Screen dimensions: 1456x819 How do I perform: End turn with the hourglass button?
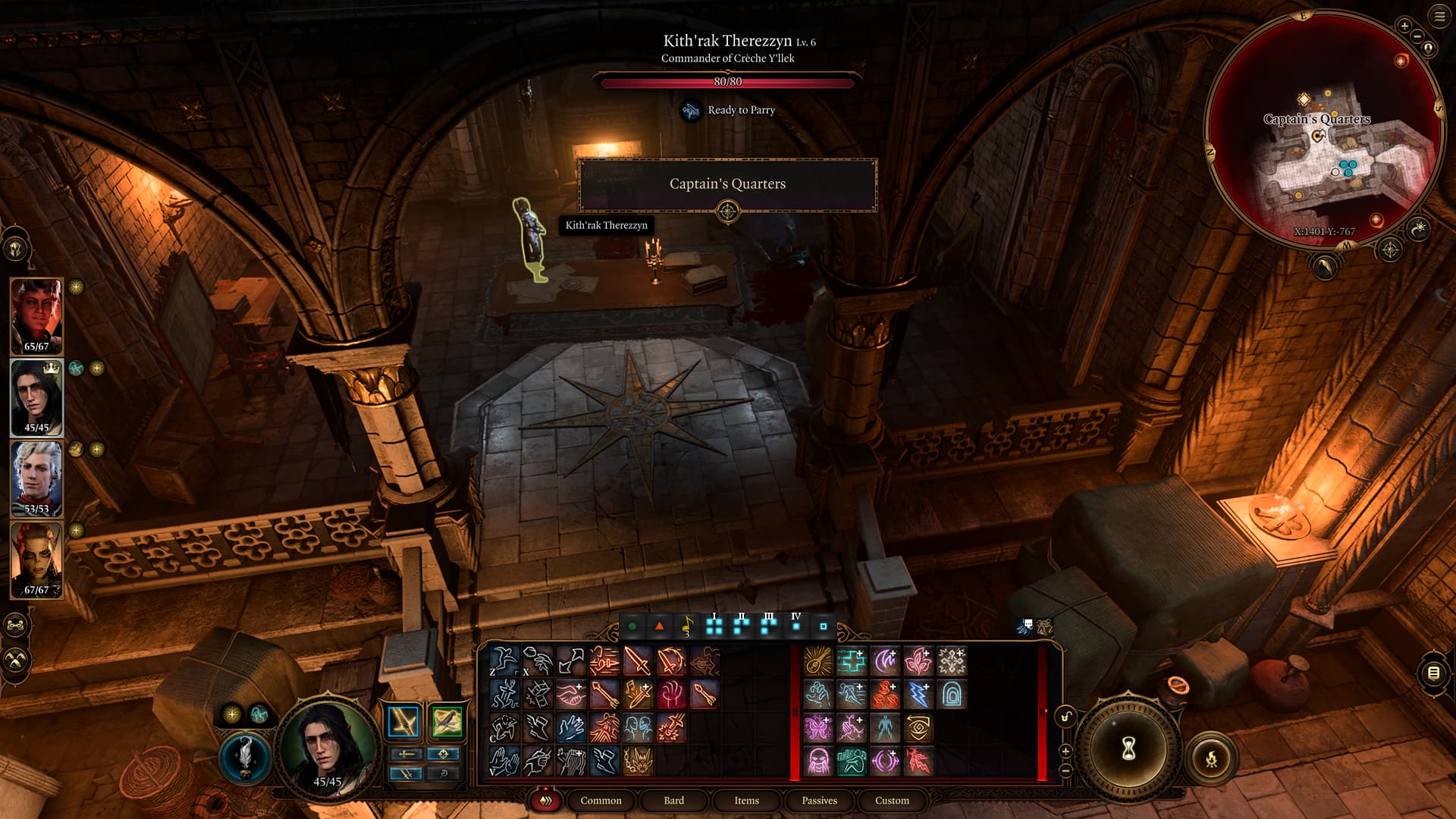click(x=1128, y=749)
